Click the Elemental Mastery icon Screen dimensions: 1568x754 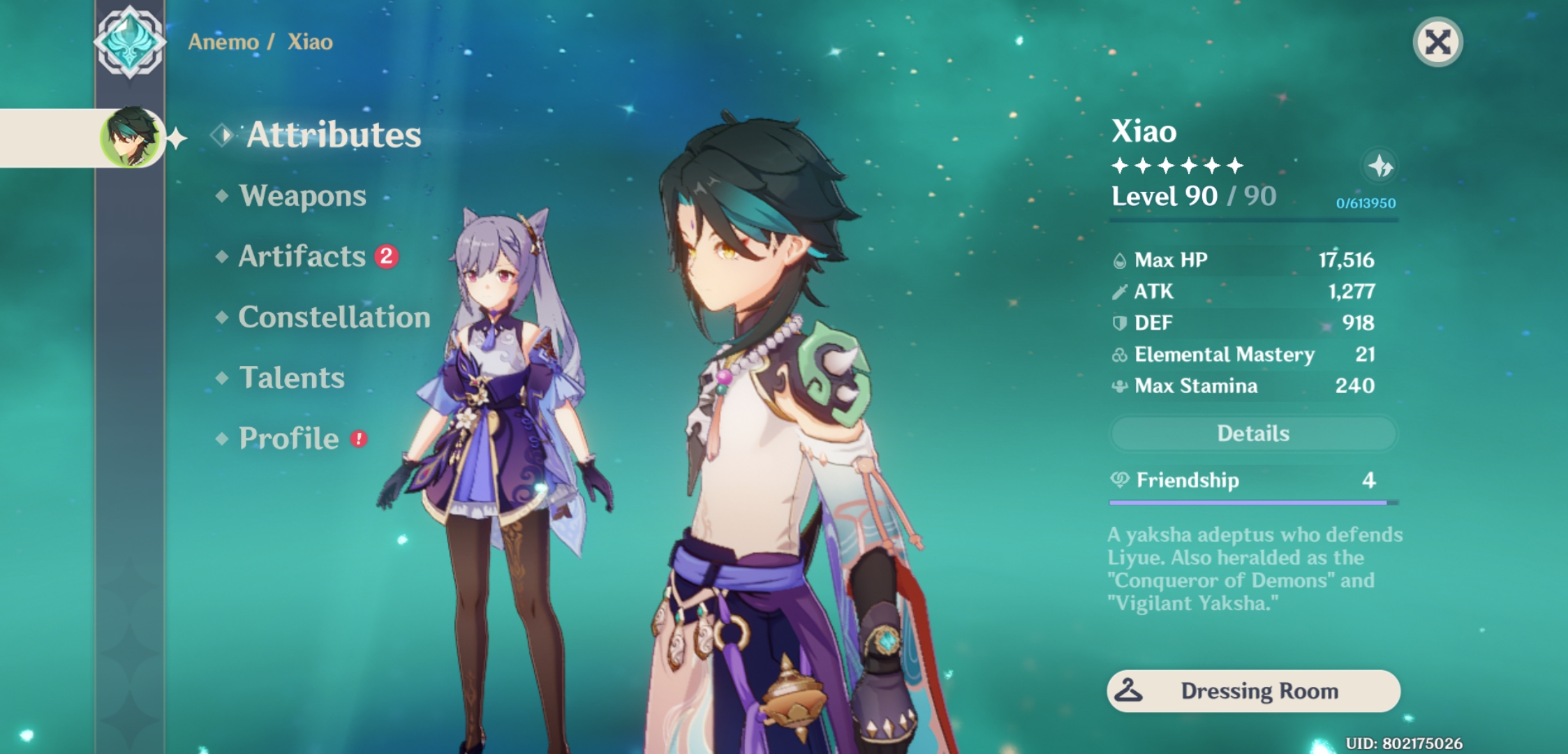tap(1120, 355)
